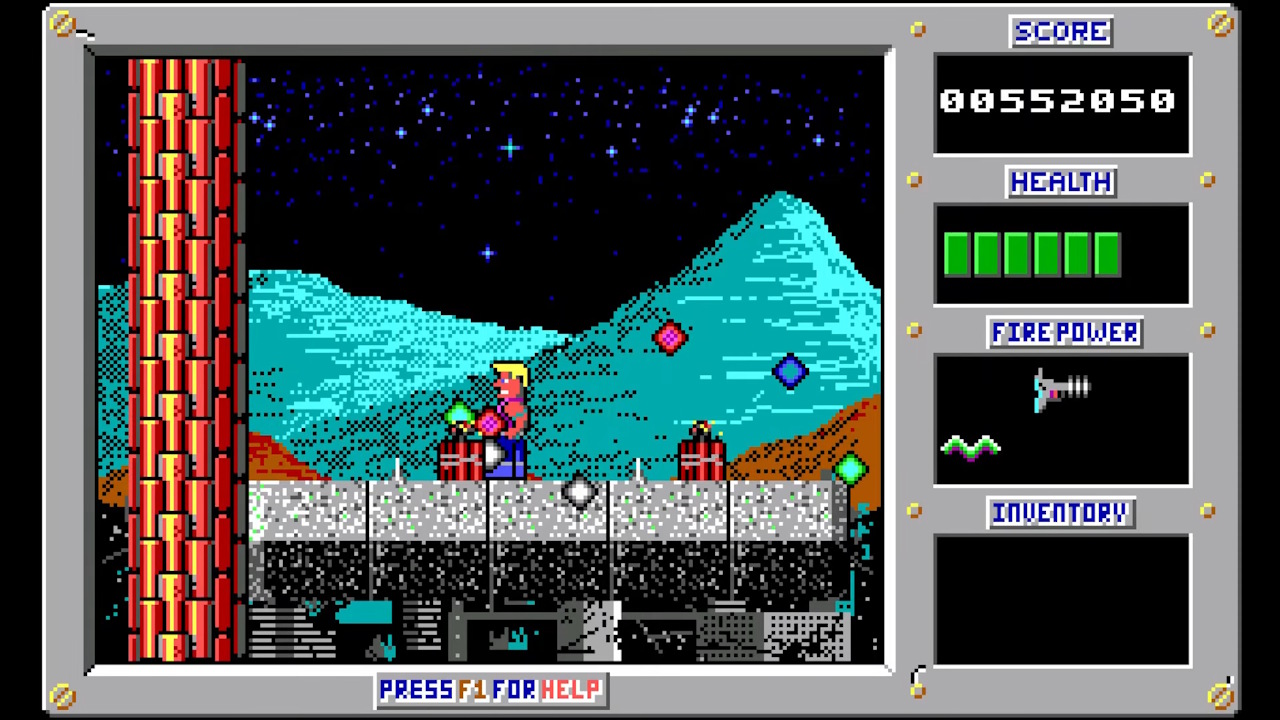Click the middle of the green health bar
Viewport: 1280px width, 720px height.
[1032, 253]
